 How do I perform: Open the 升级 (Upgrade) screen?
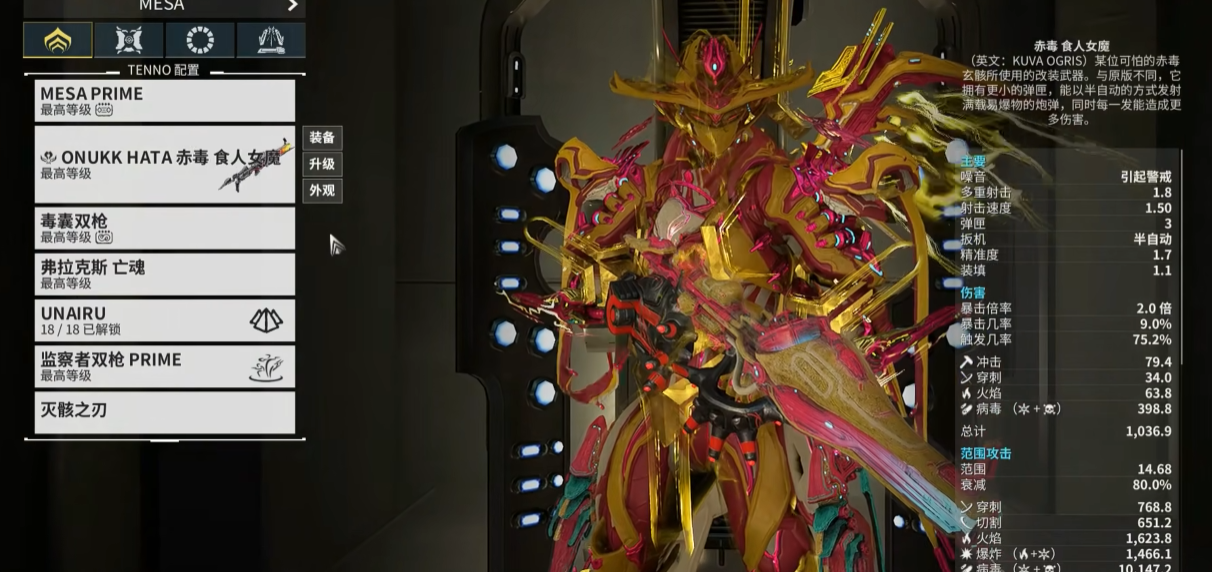pos(322,164)
